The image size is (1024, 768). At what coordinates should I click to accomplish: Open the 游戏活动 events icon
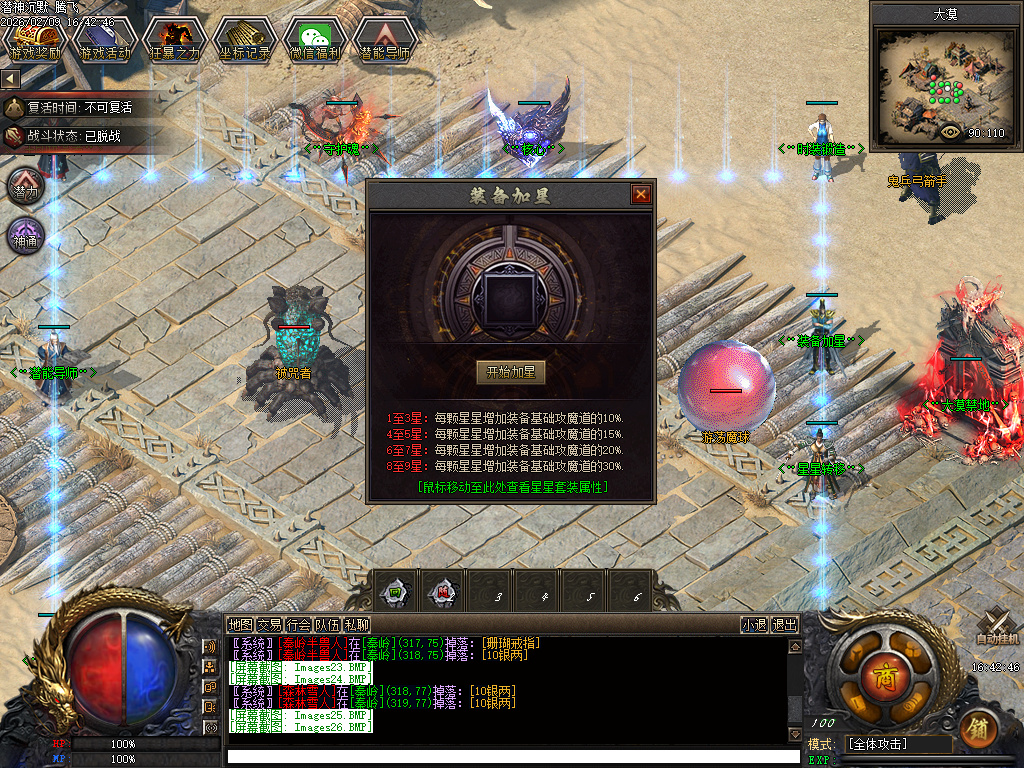coord(105,40)
